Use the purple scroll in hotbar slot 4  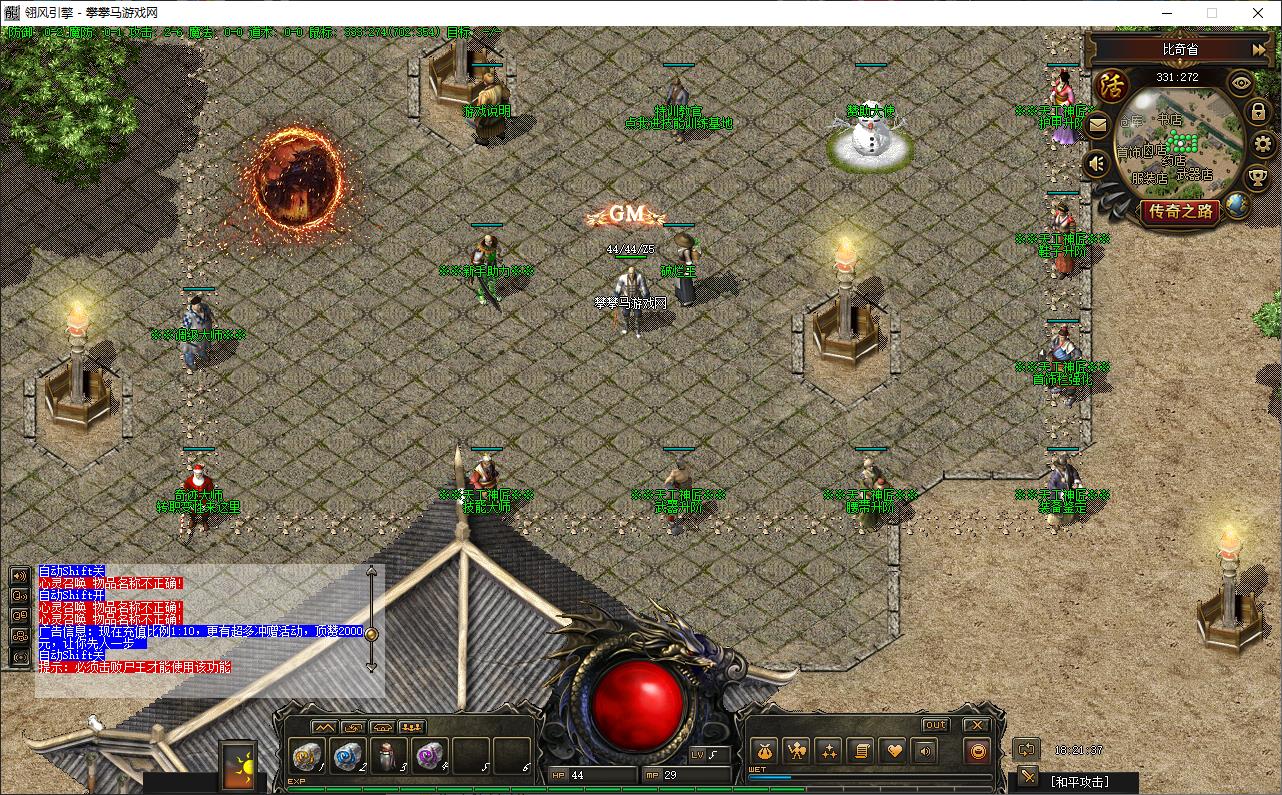[x=430, y=756]
